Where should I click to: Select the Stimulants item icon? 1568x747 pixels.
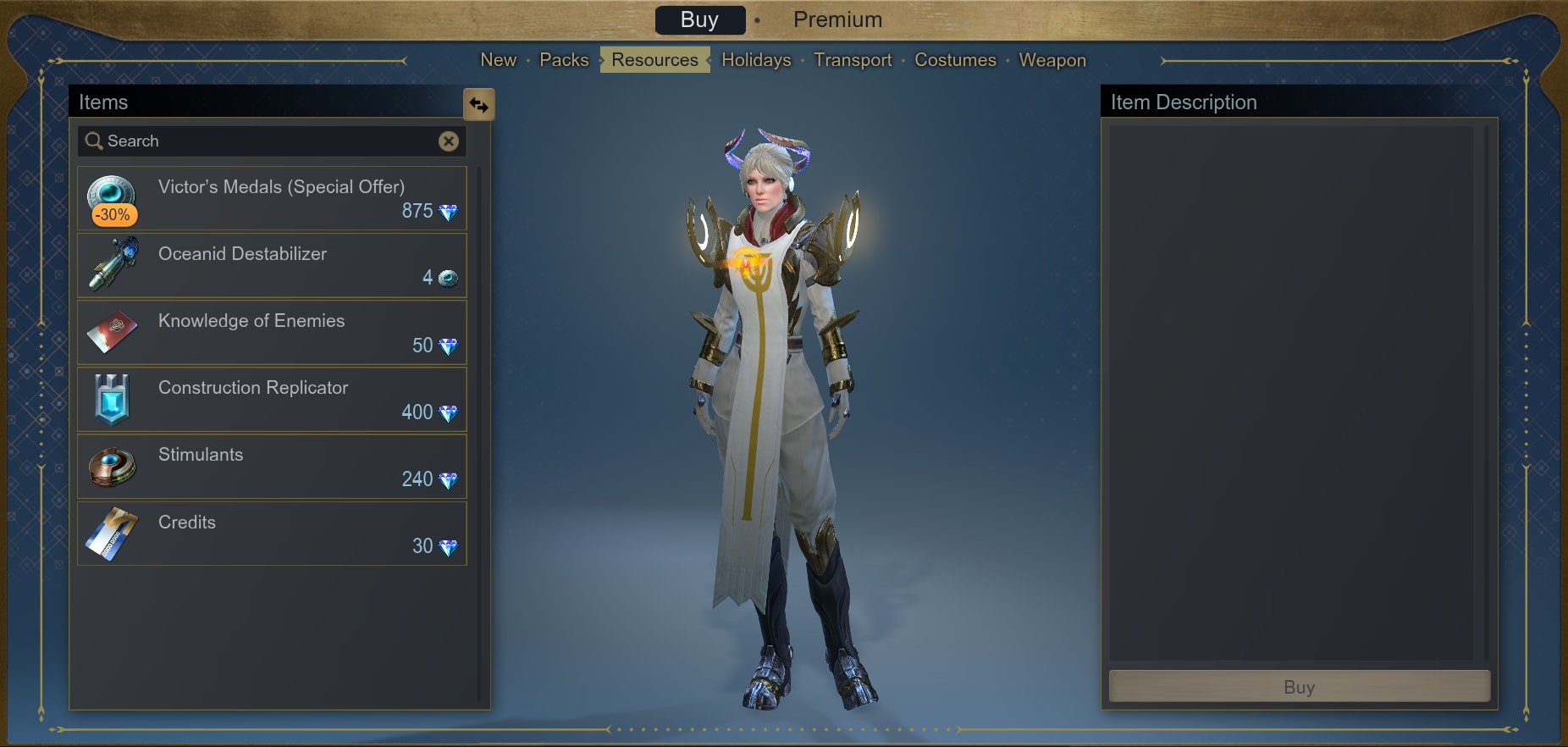[113, 465]
